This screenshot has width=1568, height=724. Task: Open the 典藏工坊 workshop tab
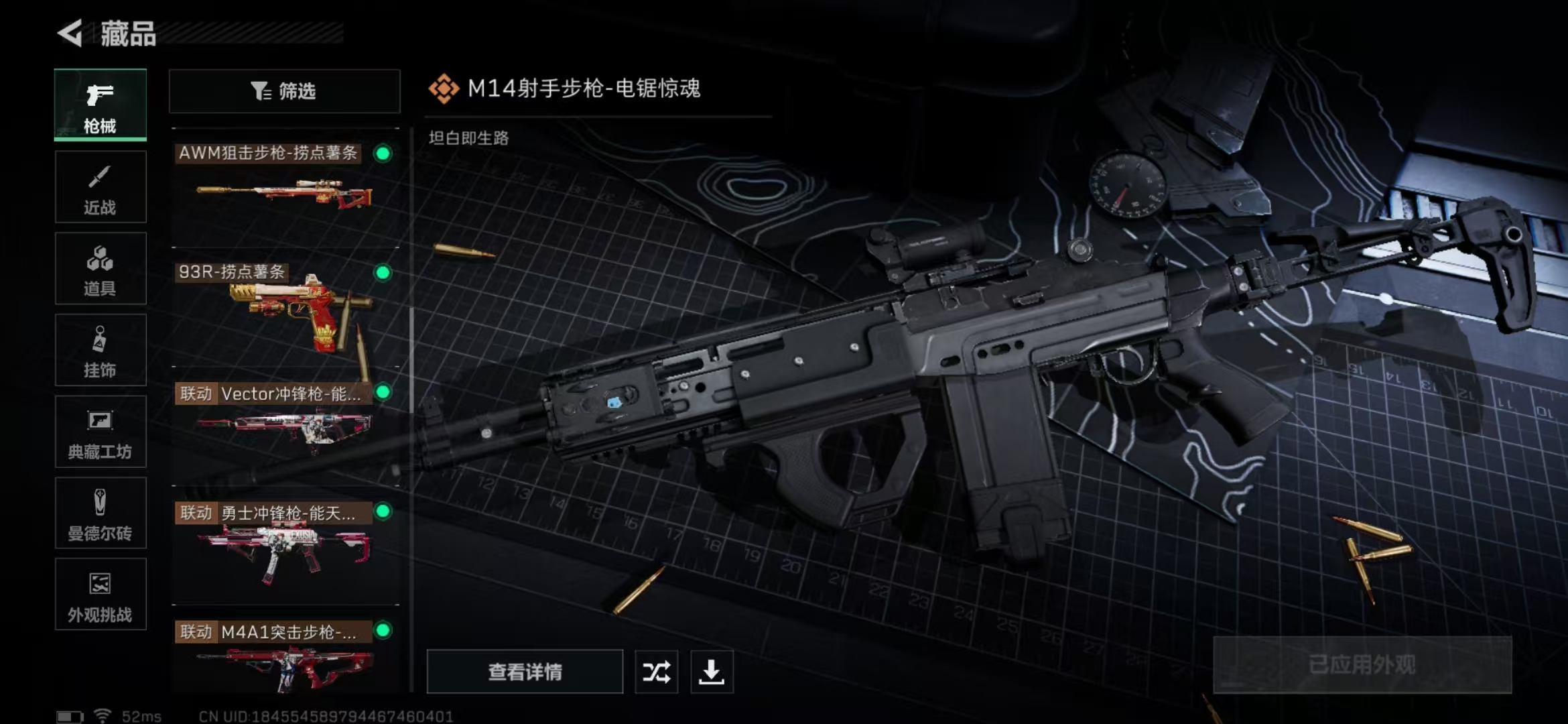click(101, 432)
